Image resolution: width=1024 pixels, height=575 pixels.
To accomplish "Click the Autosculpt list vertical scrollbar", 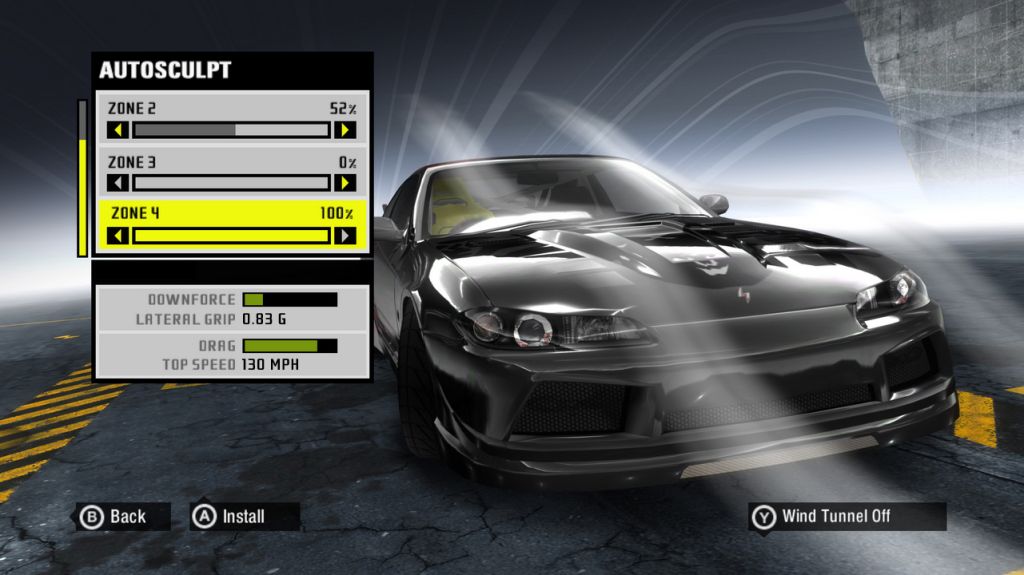I will coord(82,178).
